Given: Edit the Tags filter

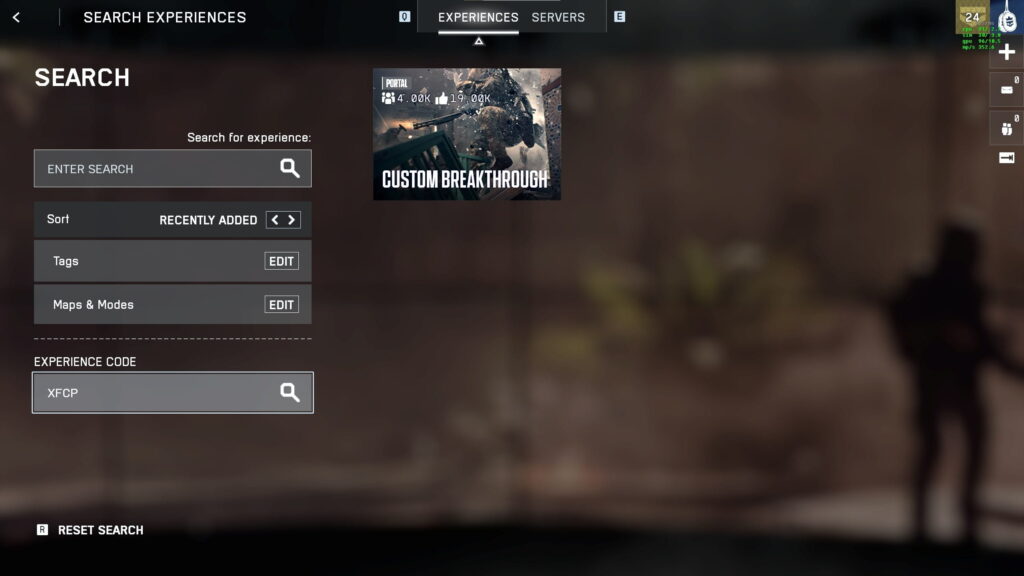Looking at the screenshot, I should 281,261.
